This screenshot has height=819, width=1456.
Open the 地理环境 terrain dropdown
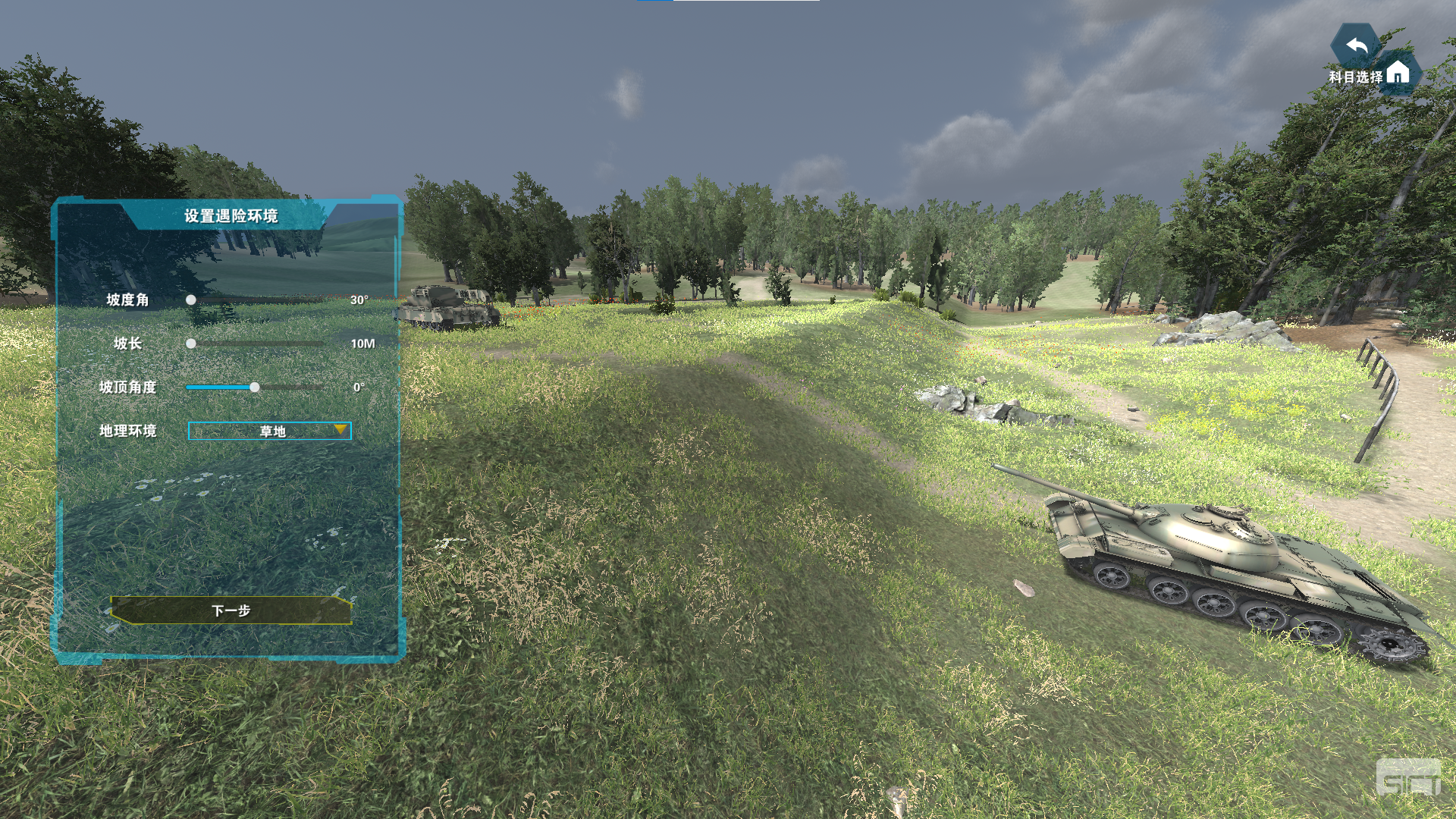270,431
